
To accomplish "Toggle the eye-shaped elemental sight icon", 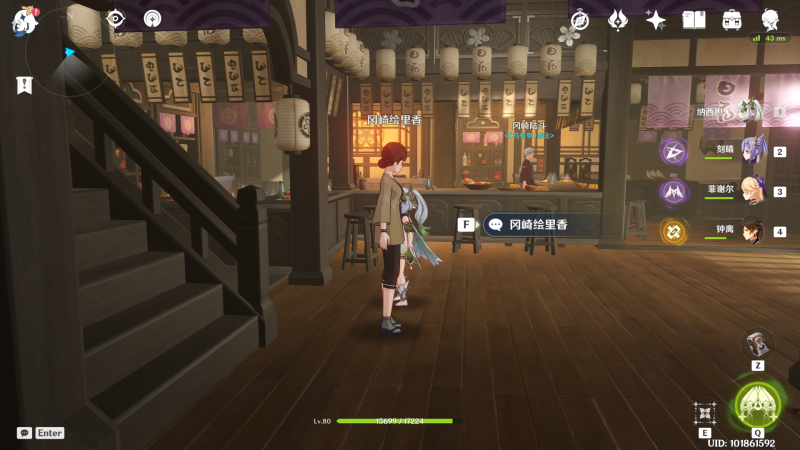I will [x=116, y=18].
